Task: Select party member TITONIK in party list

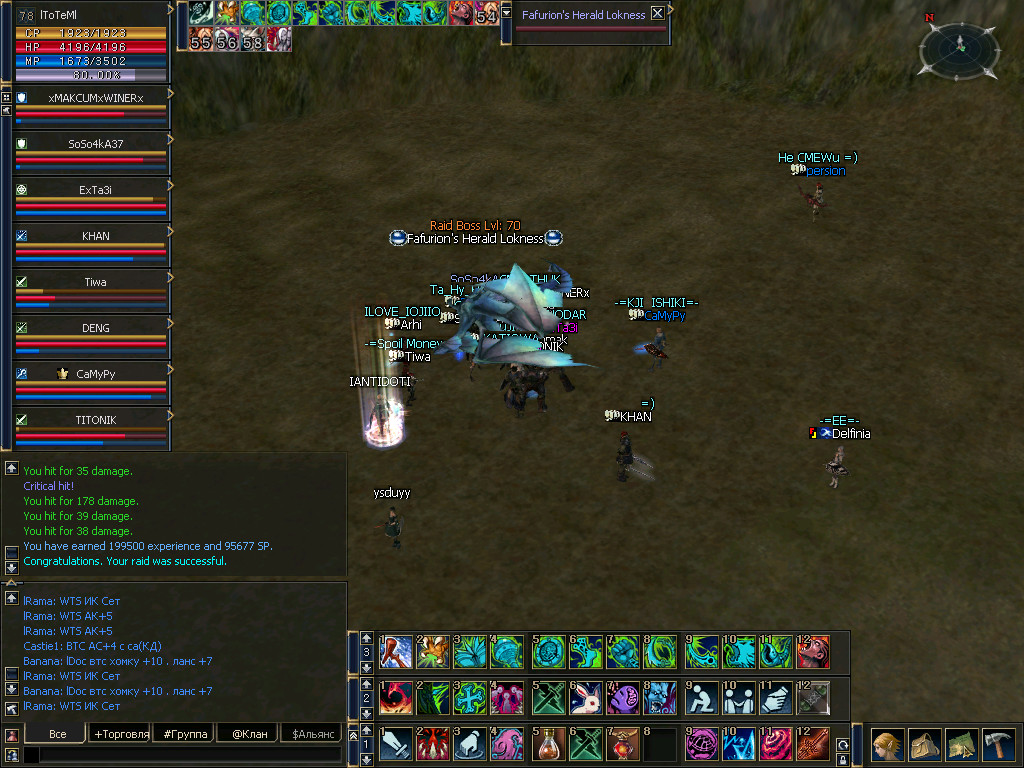Action: pyautogui.click(x=95, y=420)
